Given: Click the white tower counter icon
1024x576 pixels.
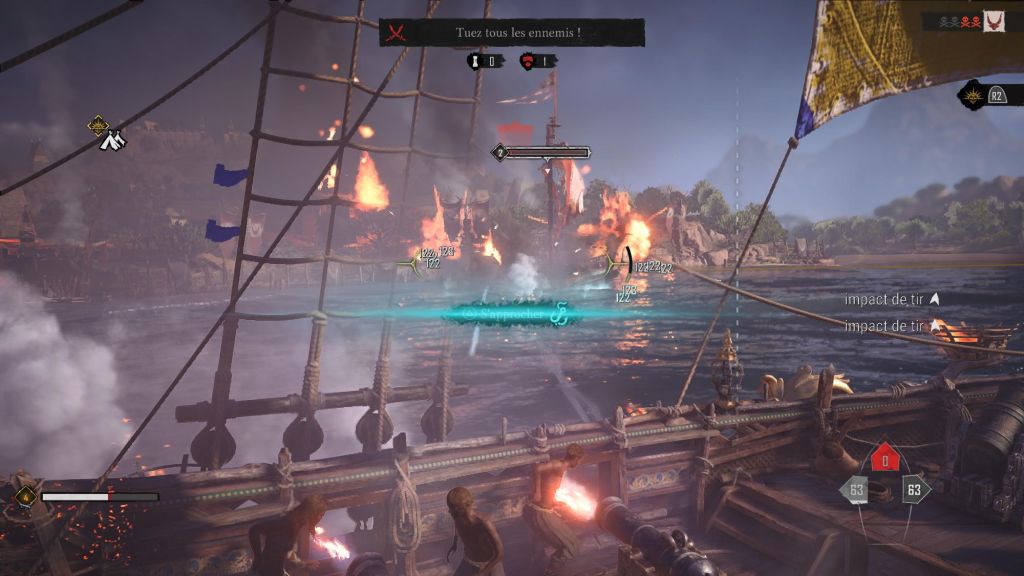Looking at the screenshot, I should tap(474, 62).
